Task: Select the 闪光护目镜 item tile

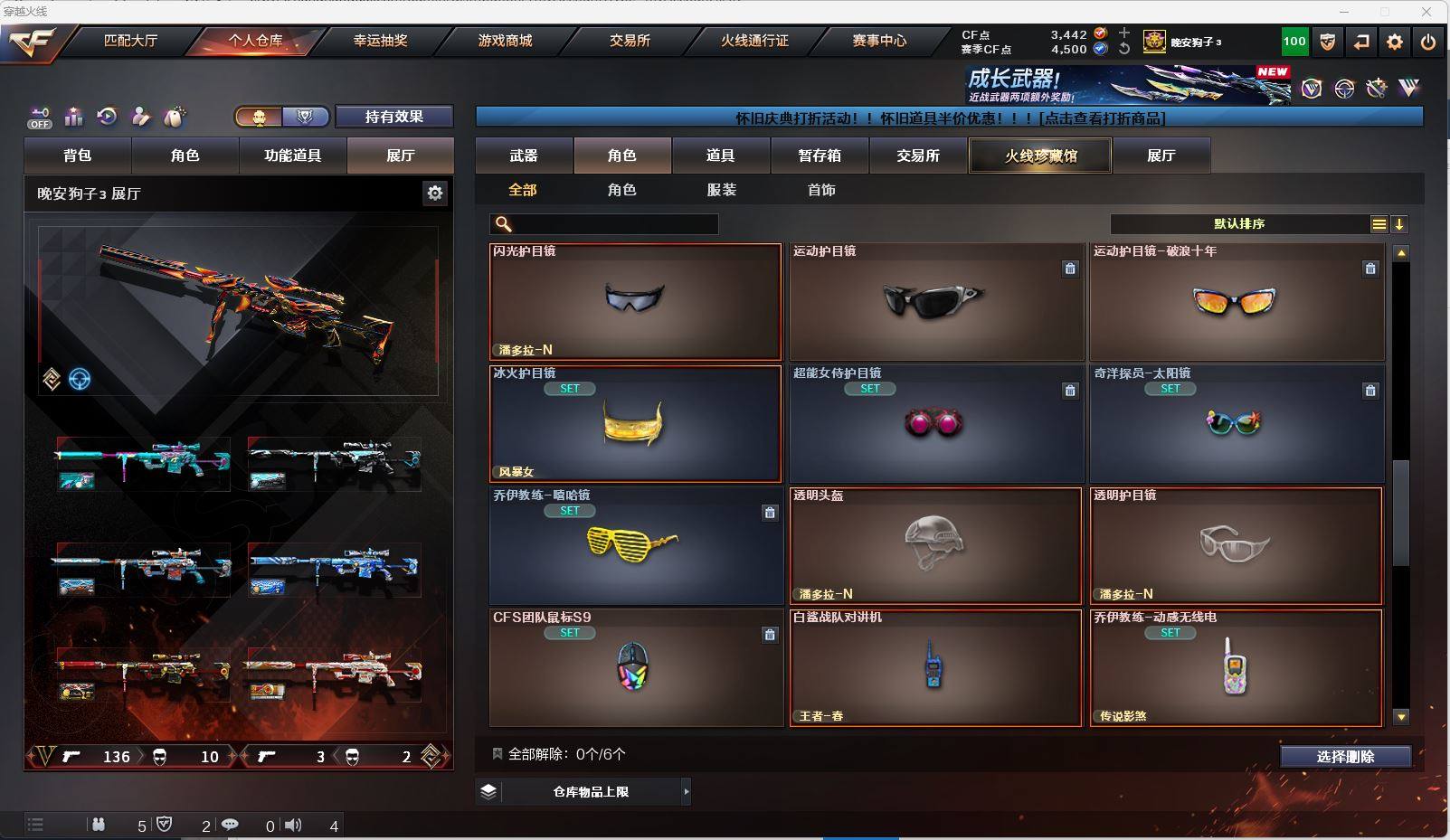Action: point(635,301)
